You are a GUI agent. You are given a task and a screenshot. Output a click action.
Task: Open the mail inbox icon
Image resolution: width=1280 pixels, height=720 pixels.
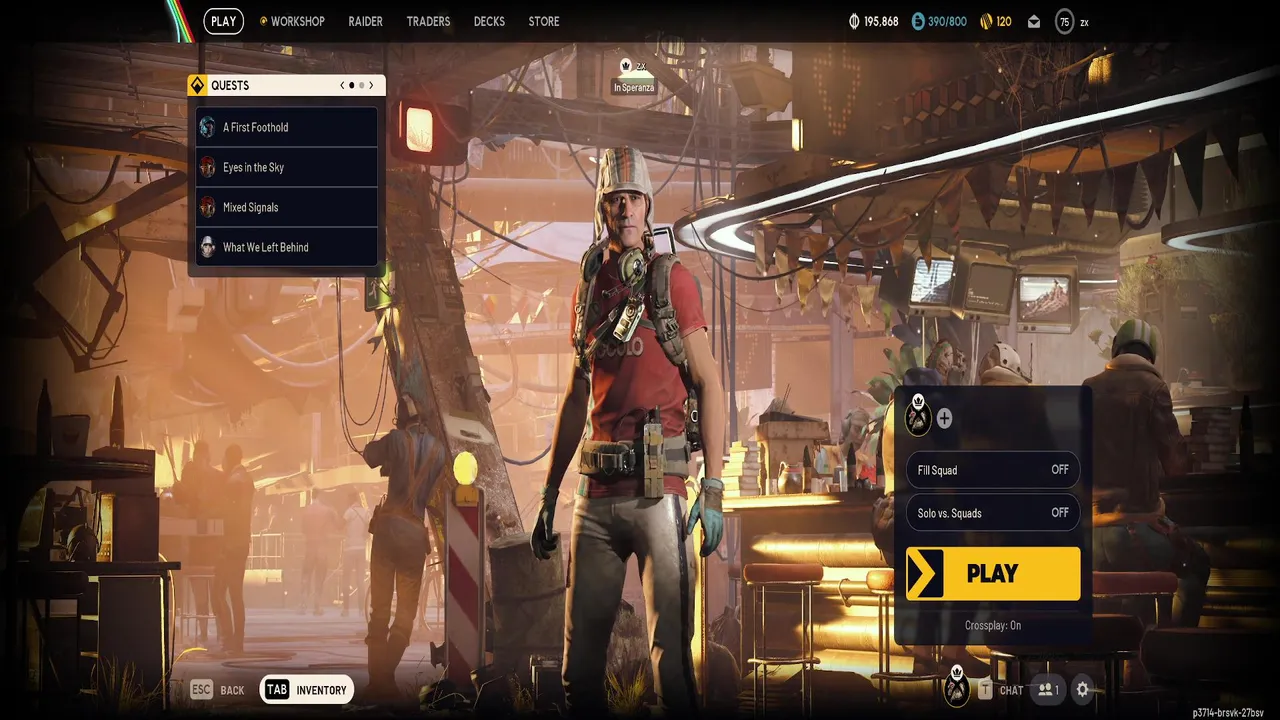tap(1034, 22)
